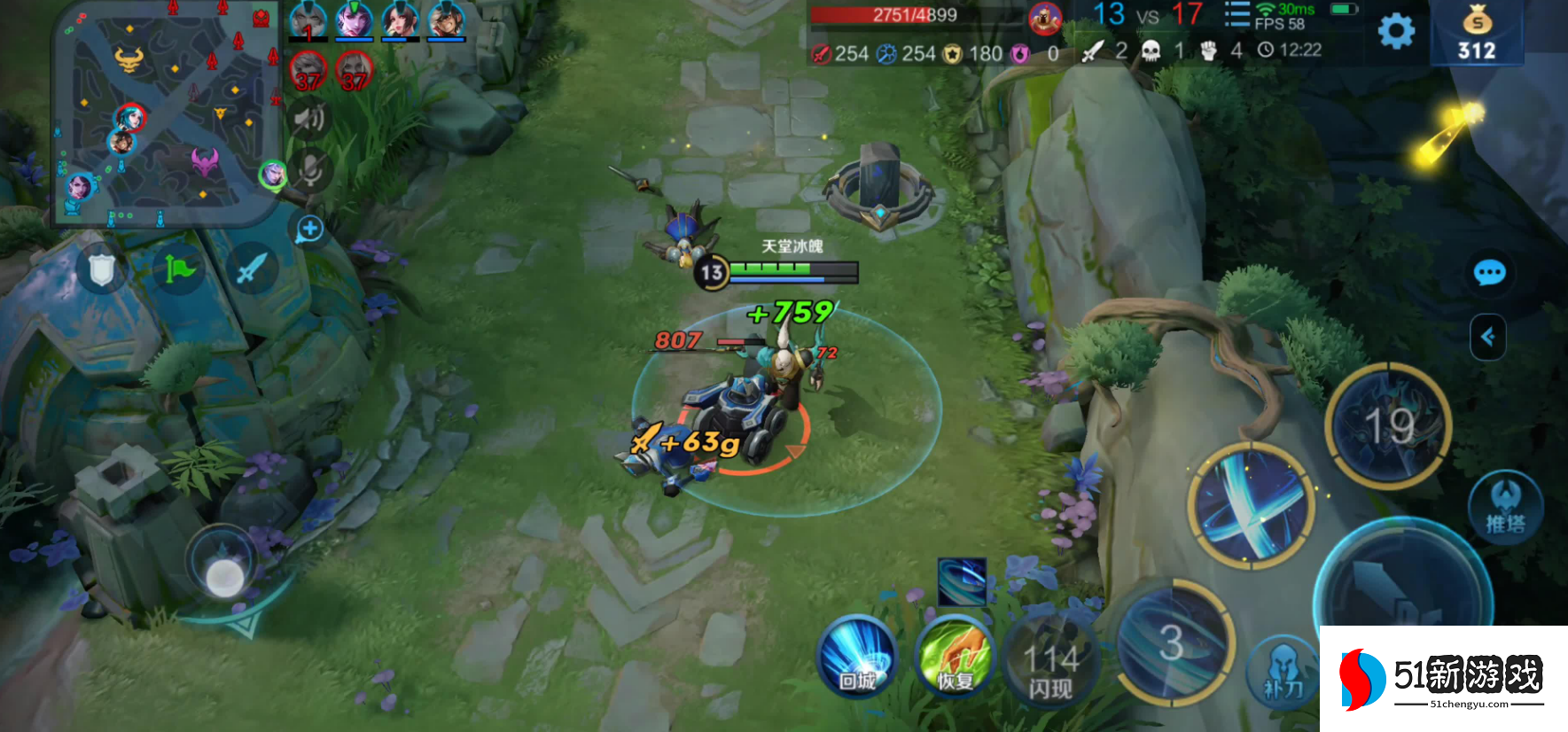
Task: Click the blue plus button below the minimap
Action: point(309,230)
